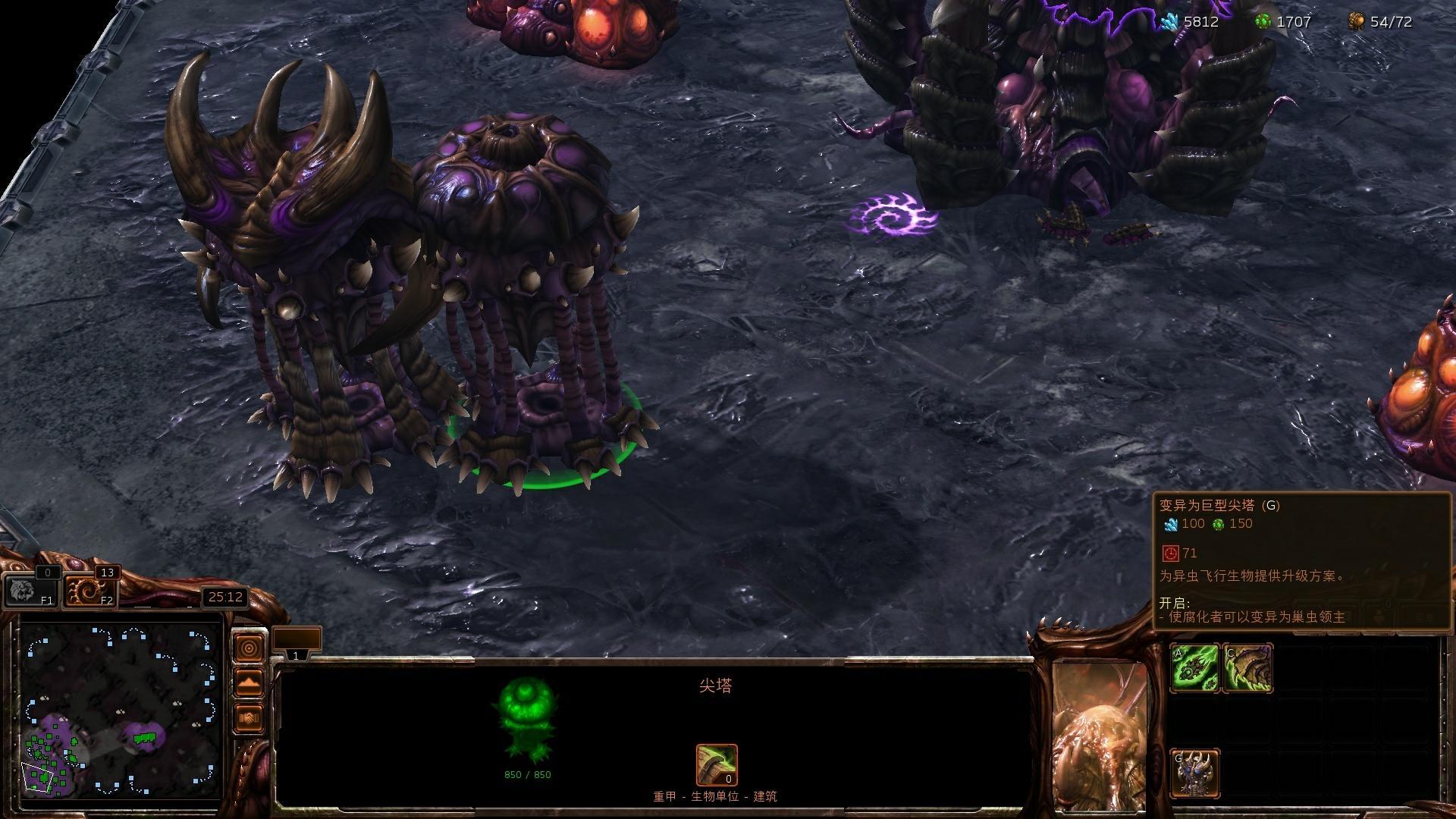
Task: Research the flyer carapace upgrade (C)
Action: pyautogui.click(x=1248, y=668)
